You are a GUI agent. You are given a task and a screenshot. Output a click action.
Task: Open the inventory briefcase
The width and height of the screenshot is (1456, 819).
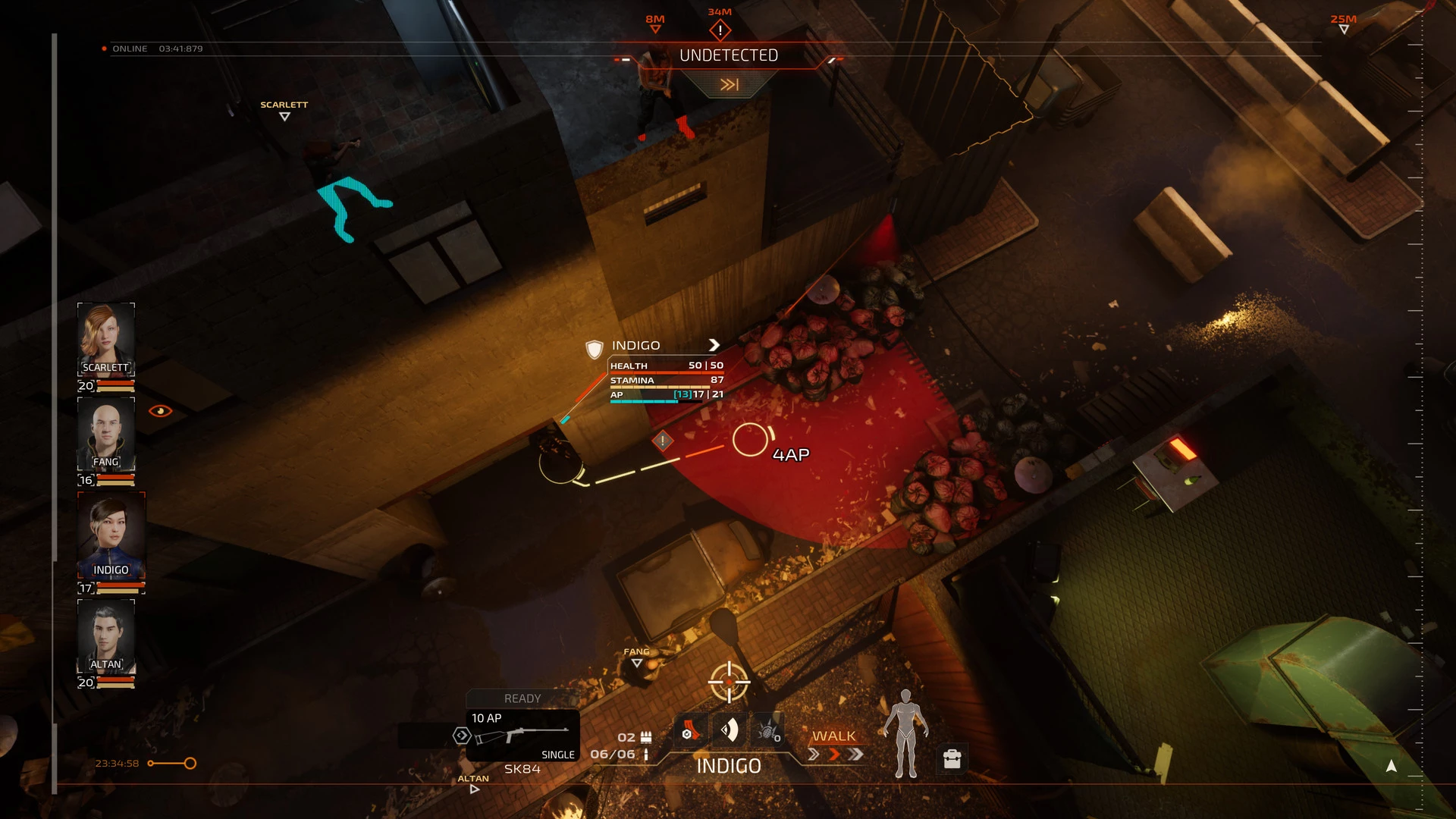(x=952, y=758)
